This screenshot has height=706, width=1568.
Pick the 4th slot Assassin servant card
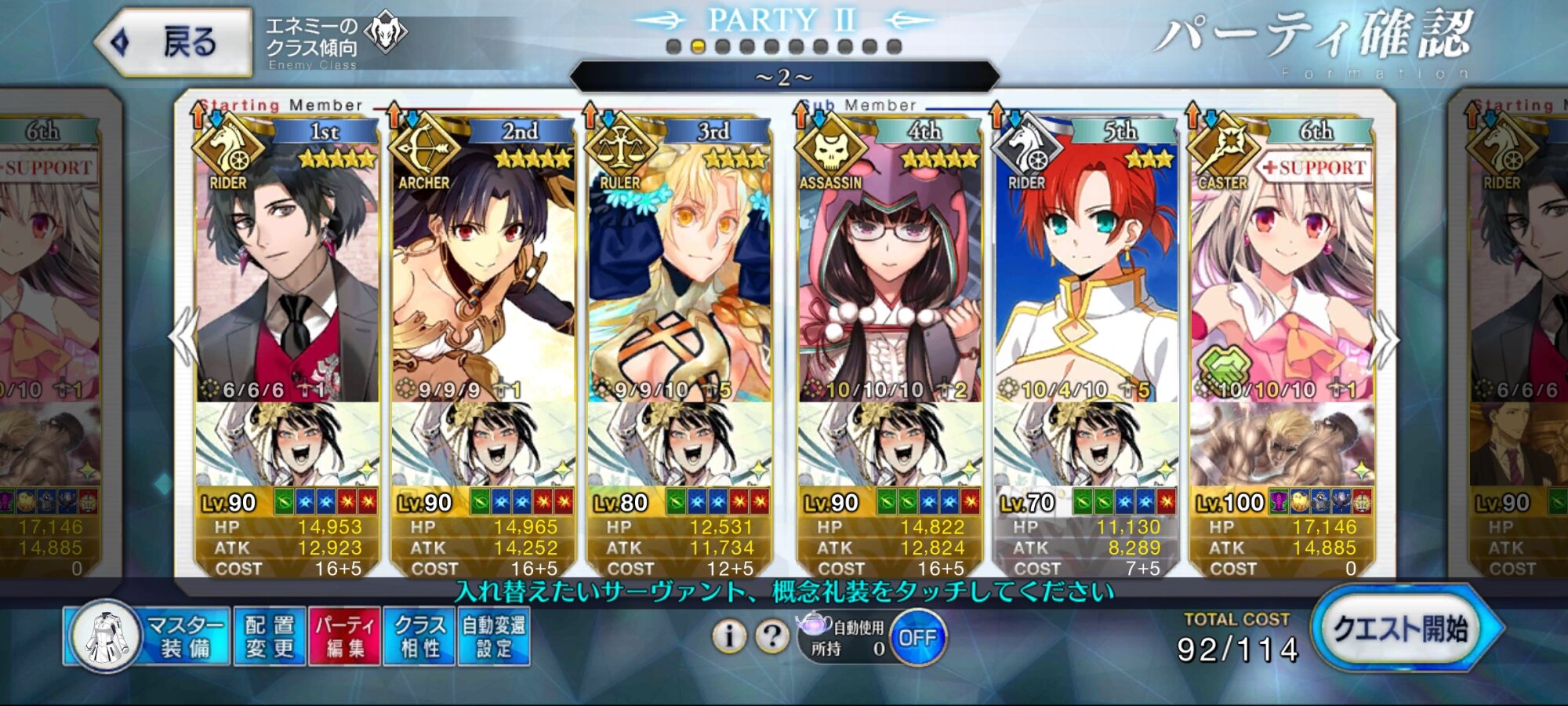click(x=889, y=275)
